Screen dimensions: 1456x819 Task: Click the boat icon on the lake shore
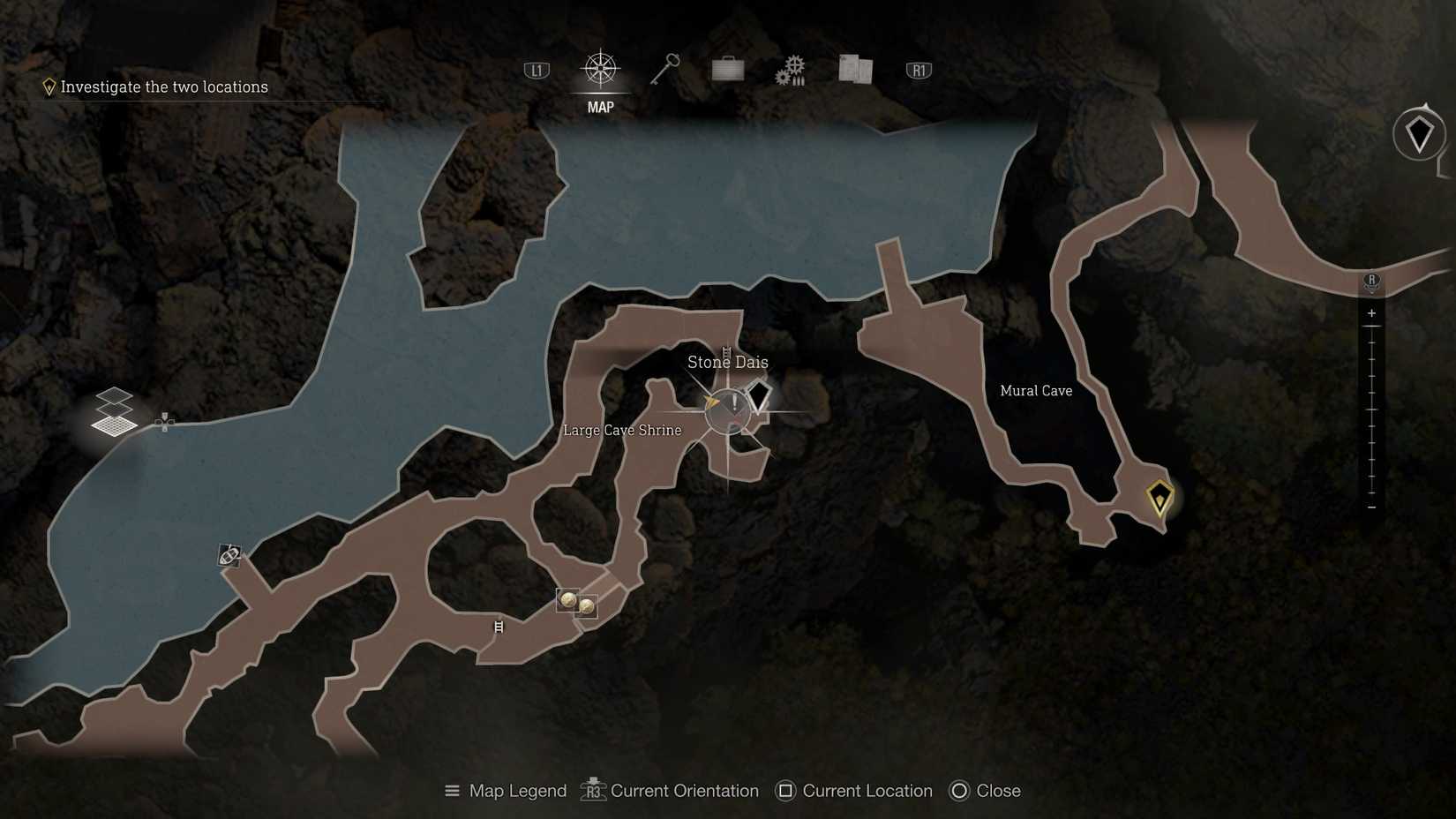228,556
